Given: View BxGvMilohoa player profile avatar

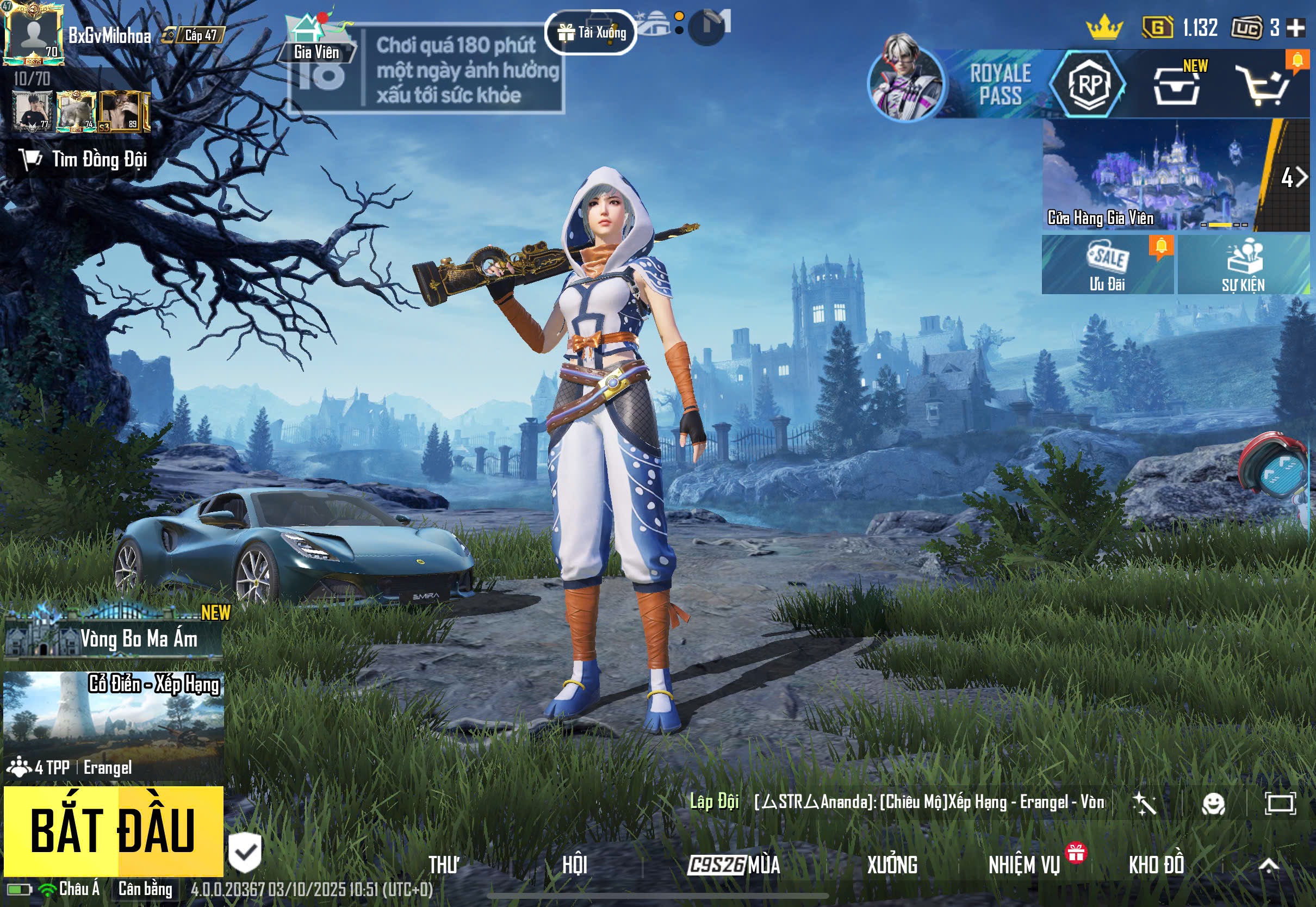Looking at the screenshot, I should click(x=33, y=34).
